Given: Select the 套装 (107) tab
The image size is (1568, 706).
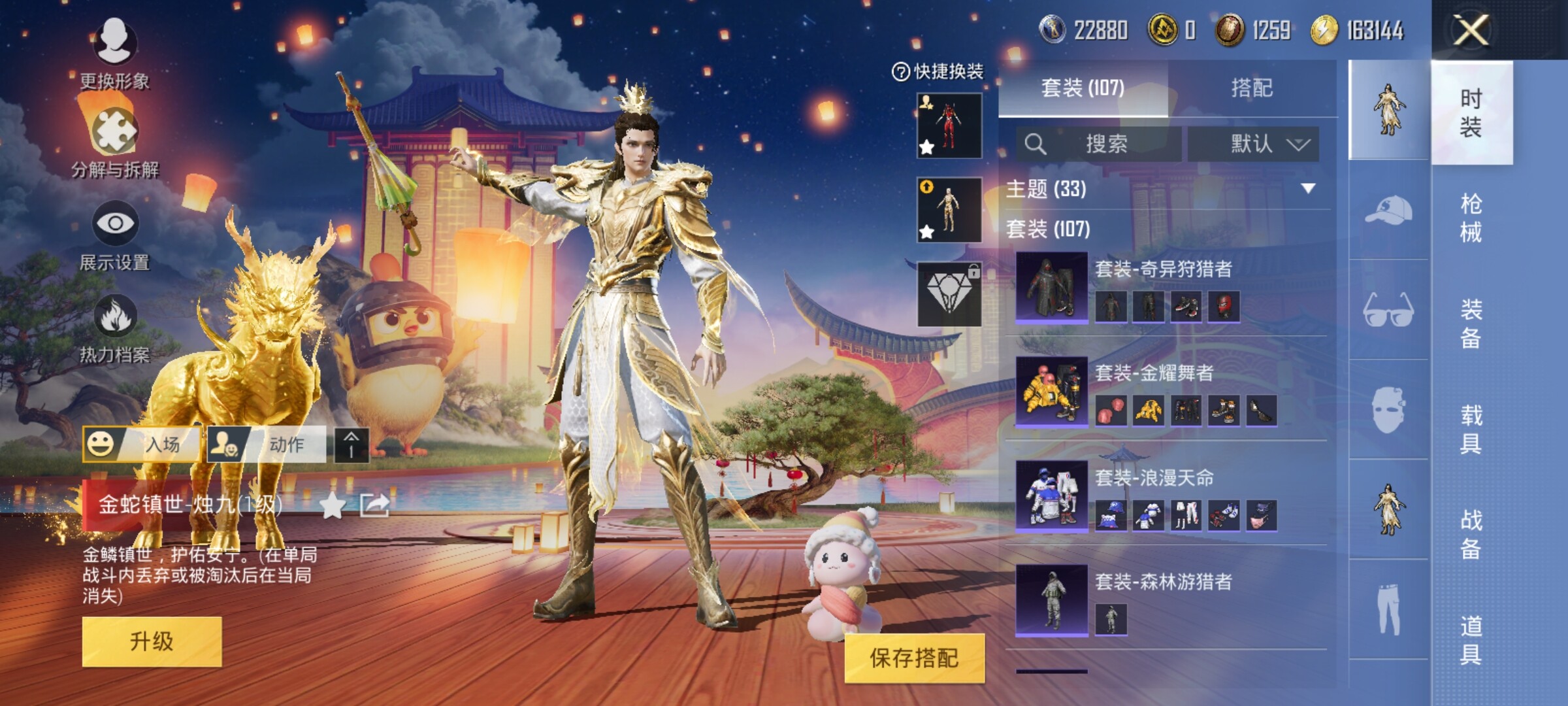Looking at the screenshot, I should click(x=1083, y=88).
